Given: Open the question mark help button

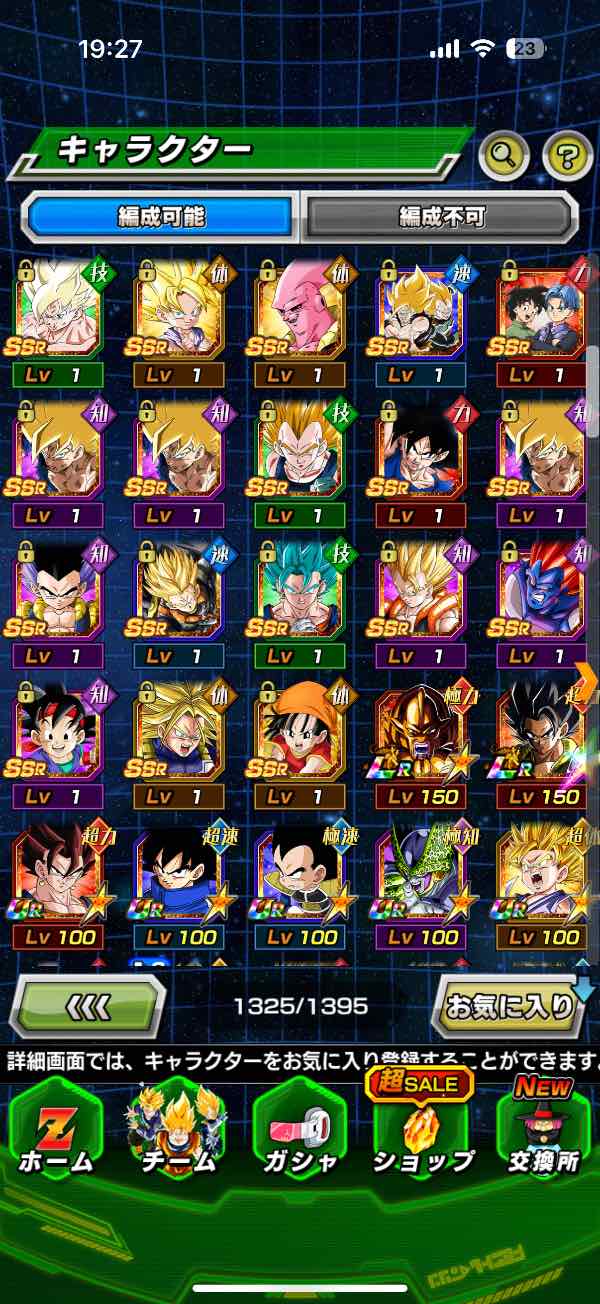Looking at the screenshot, I should click(x=567, y=154).
